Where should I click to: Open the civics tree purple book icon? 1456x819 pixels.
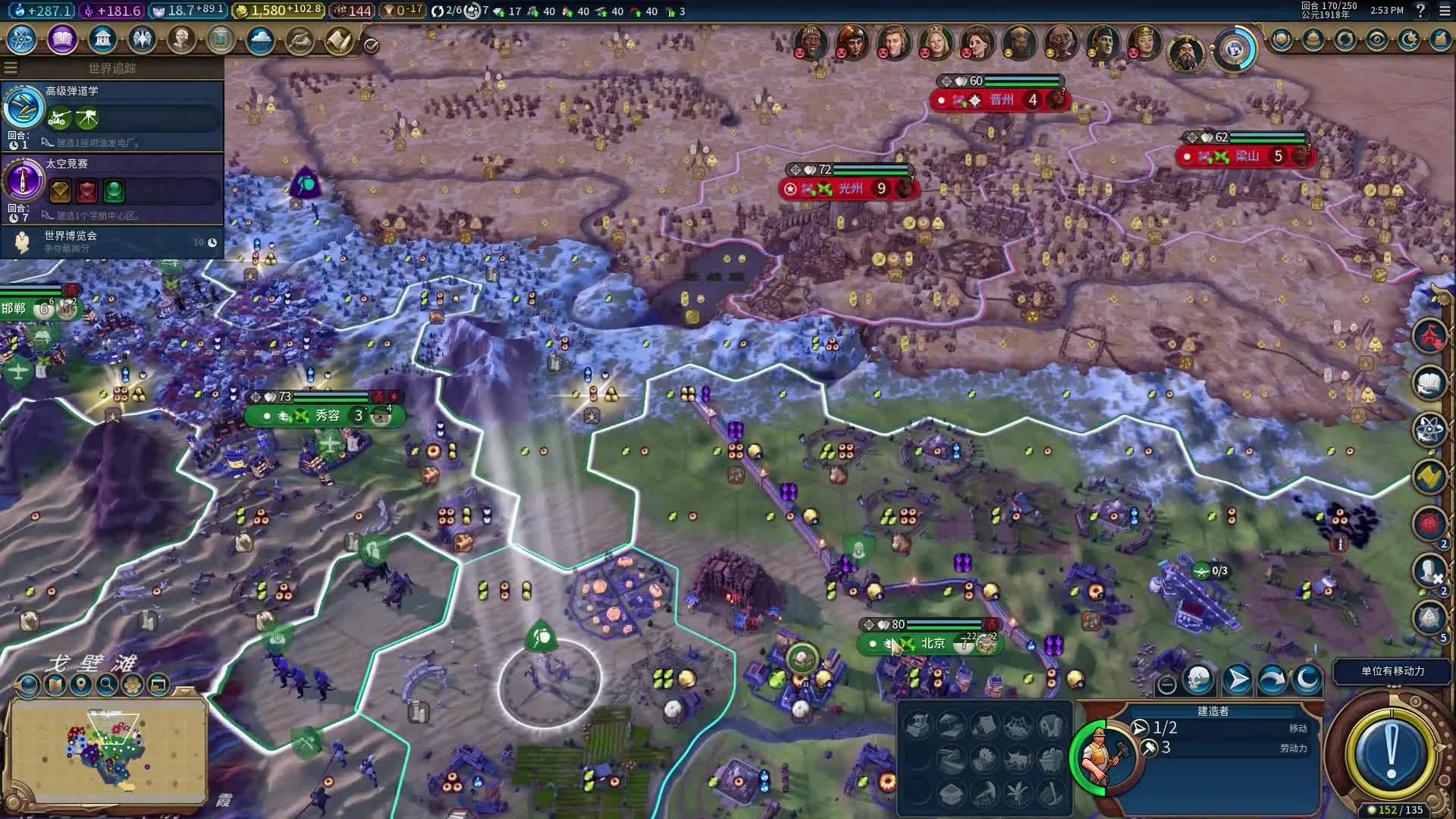(62, 39)
